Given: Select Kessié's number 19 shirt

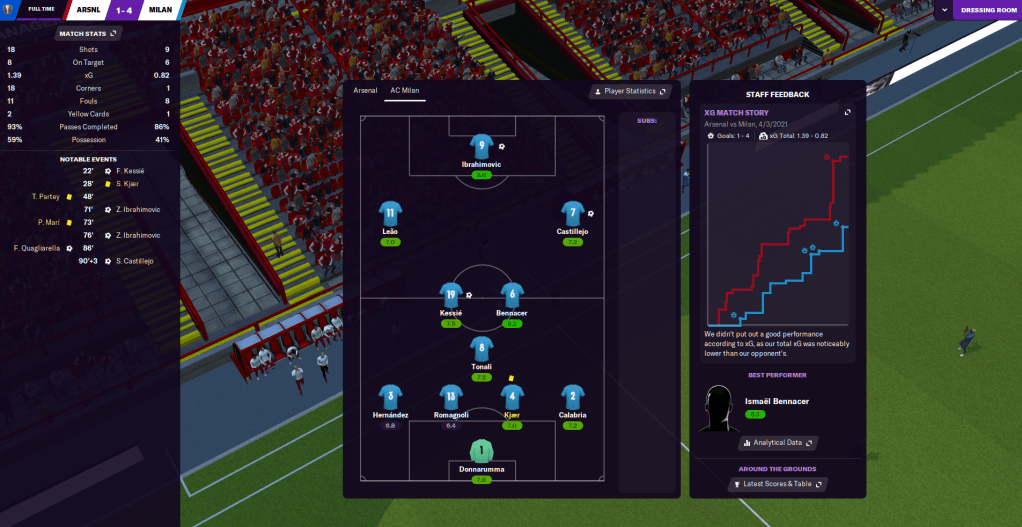Looking at the screenshot, I should tap(451, 294).
